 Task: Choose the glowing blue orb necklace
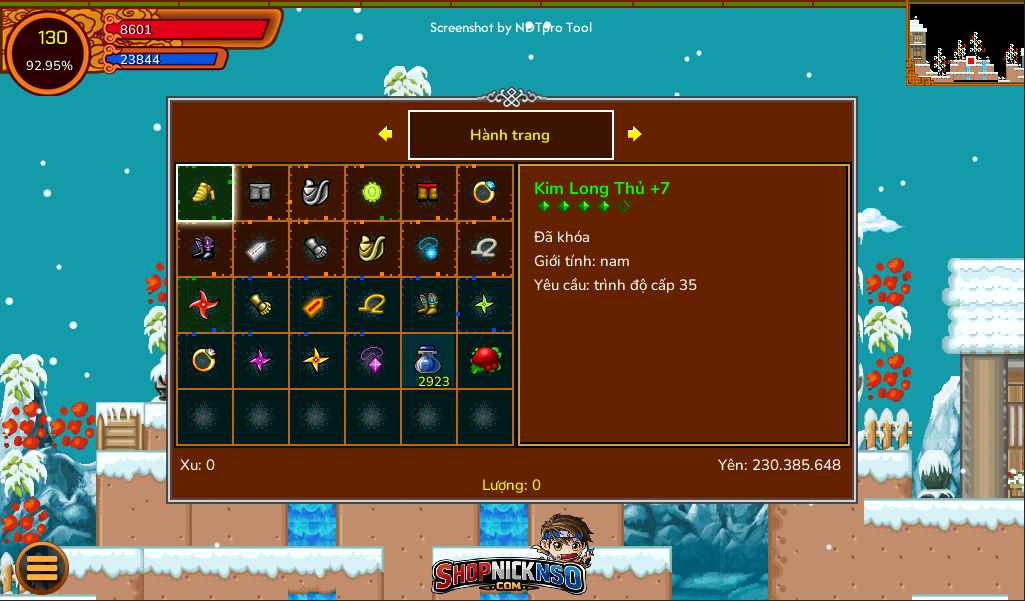(429, 249)
